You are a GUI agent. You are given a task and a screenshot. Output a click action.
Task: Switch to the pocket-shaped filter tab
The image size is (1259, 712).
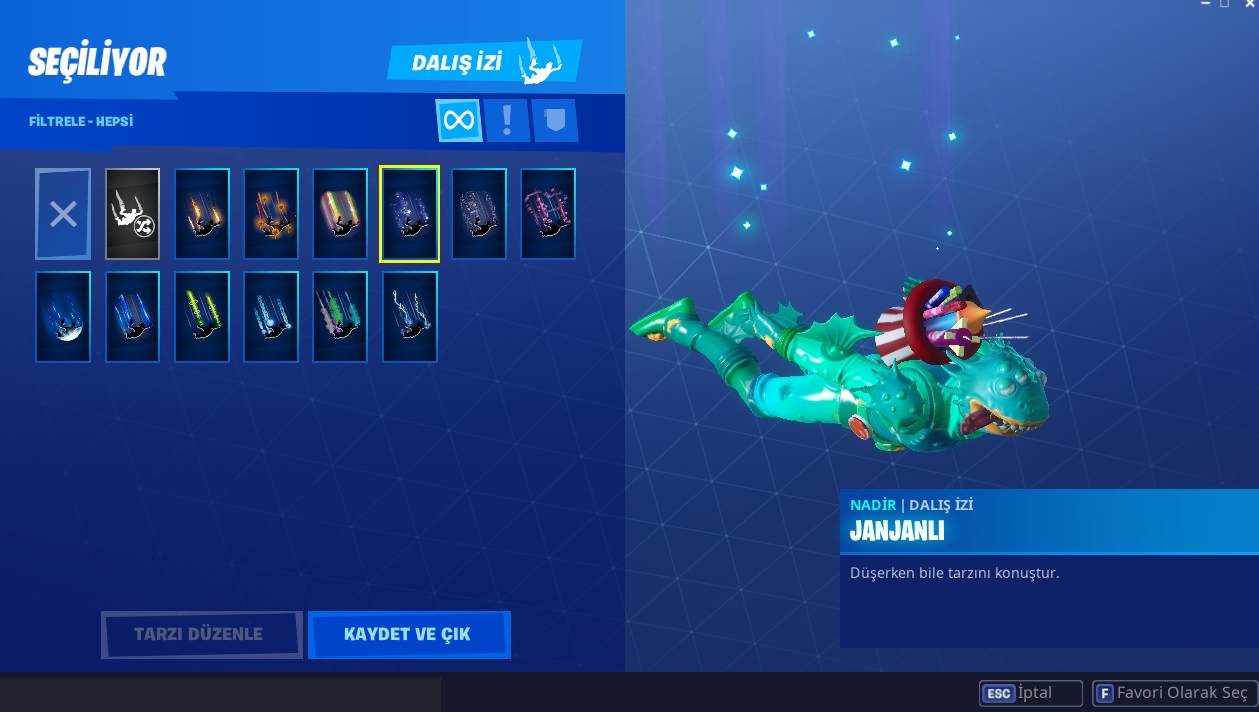click(x=555, y=121)
